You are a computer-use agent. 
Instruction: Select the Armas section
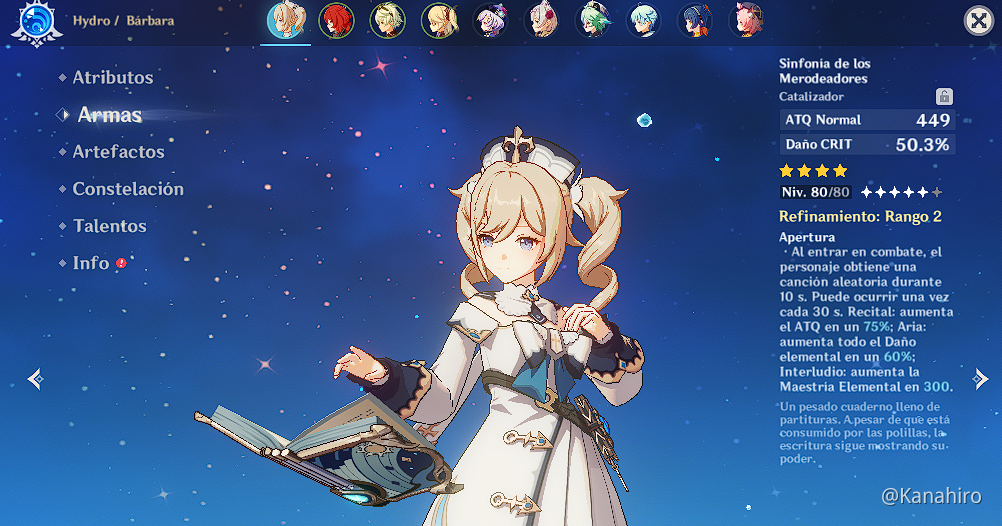click(109, 115)
